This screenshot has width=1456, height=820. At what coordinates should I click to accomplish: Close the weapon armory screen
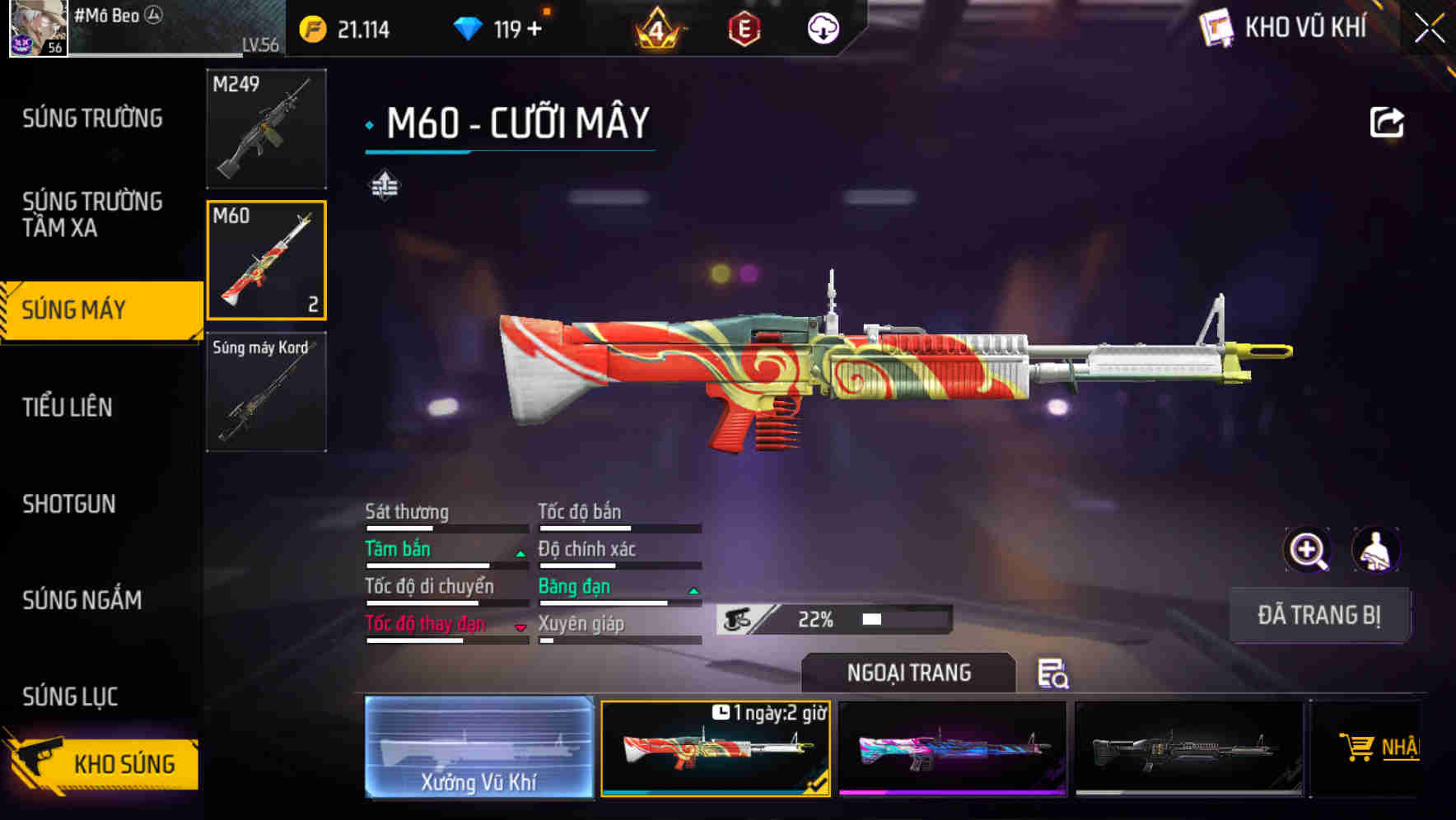(1429, 29)
